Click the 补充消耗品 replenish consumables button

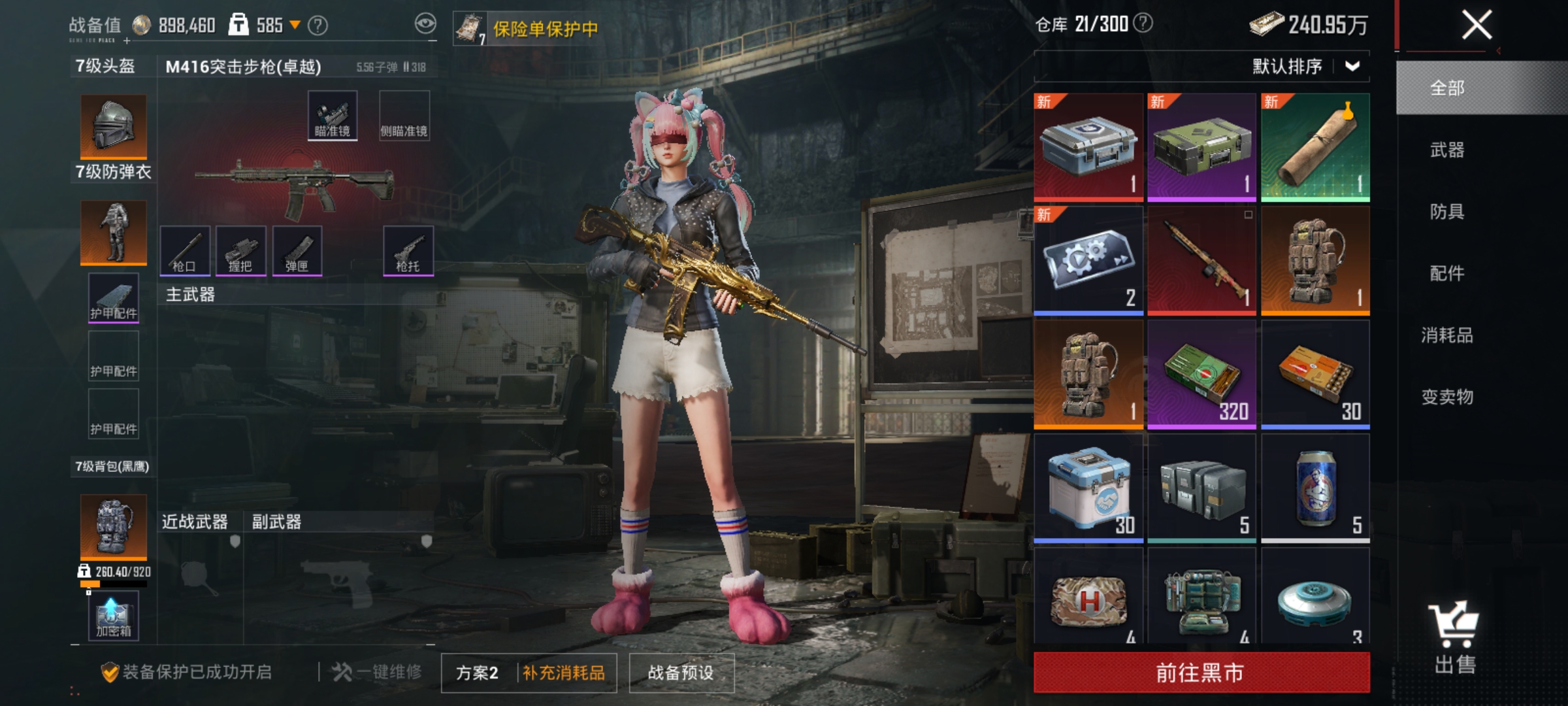pos(563,670)
